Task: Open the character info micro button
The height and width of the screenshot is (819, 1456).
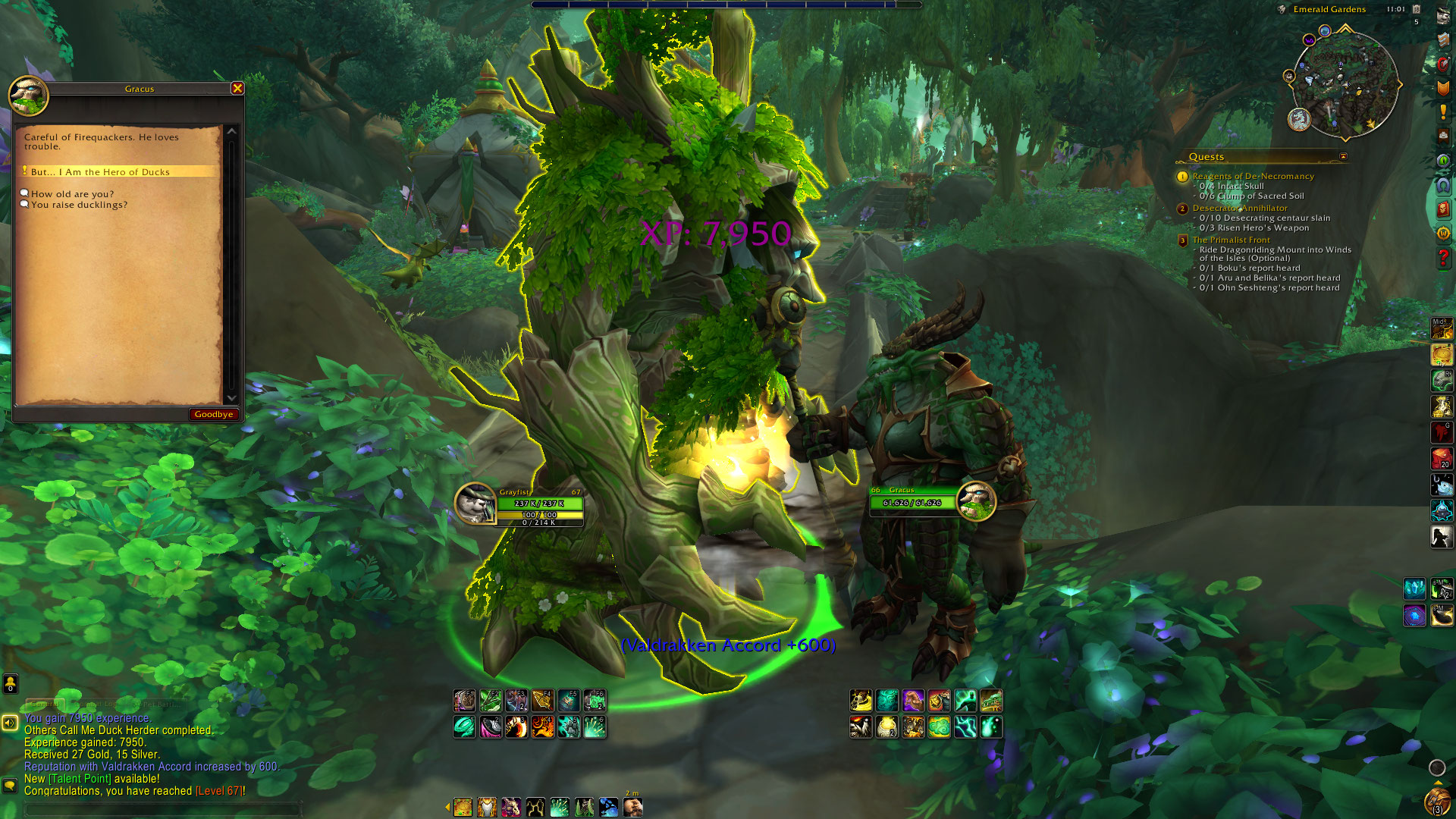Action: (x=1443, y=17)
